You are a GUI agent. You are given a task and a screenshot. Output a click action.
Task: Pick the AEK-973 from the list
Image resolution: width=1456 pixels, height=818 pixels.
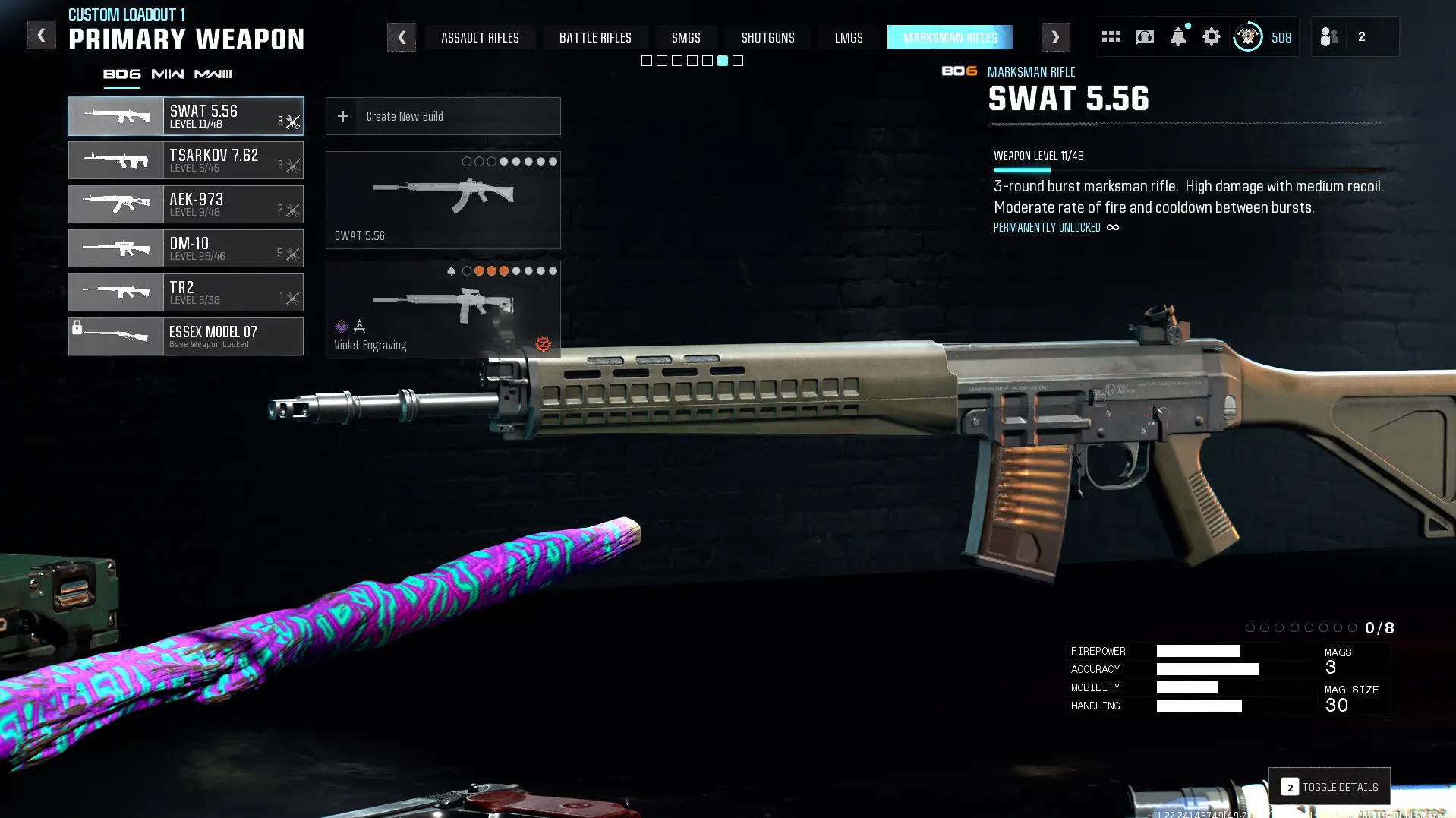pyautogui.click(x=186, y=204)
